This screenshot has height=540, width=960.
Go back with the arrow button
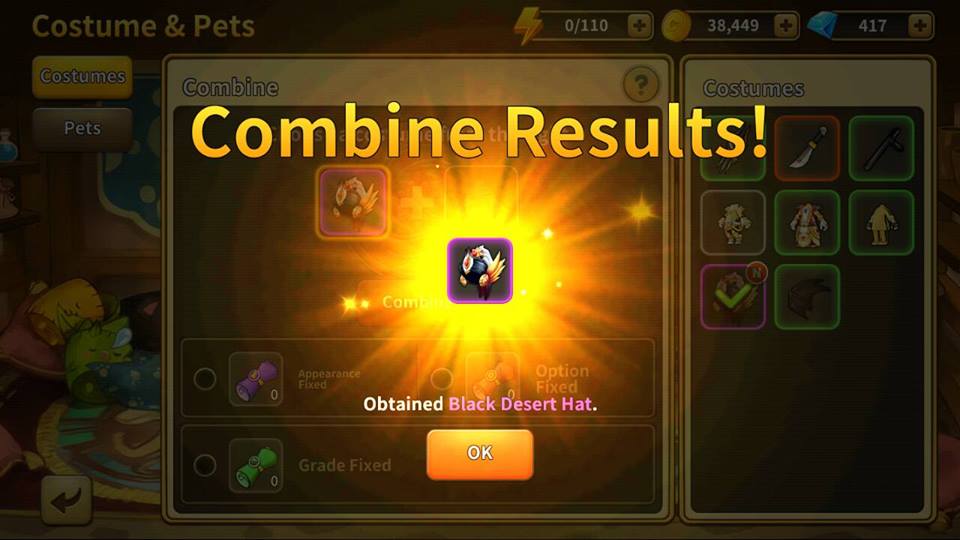[66, 501]
